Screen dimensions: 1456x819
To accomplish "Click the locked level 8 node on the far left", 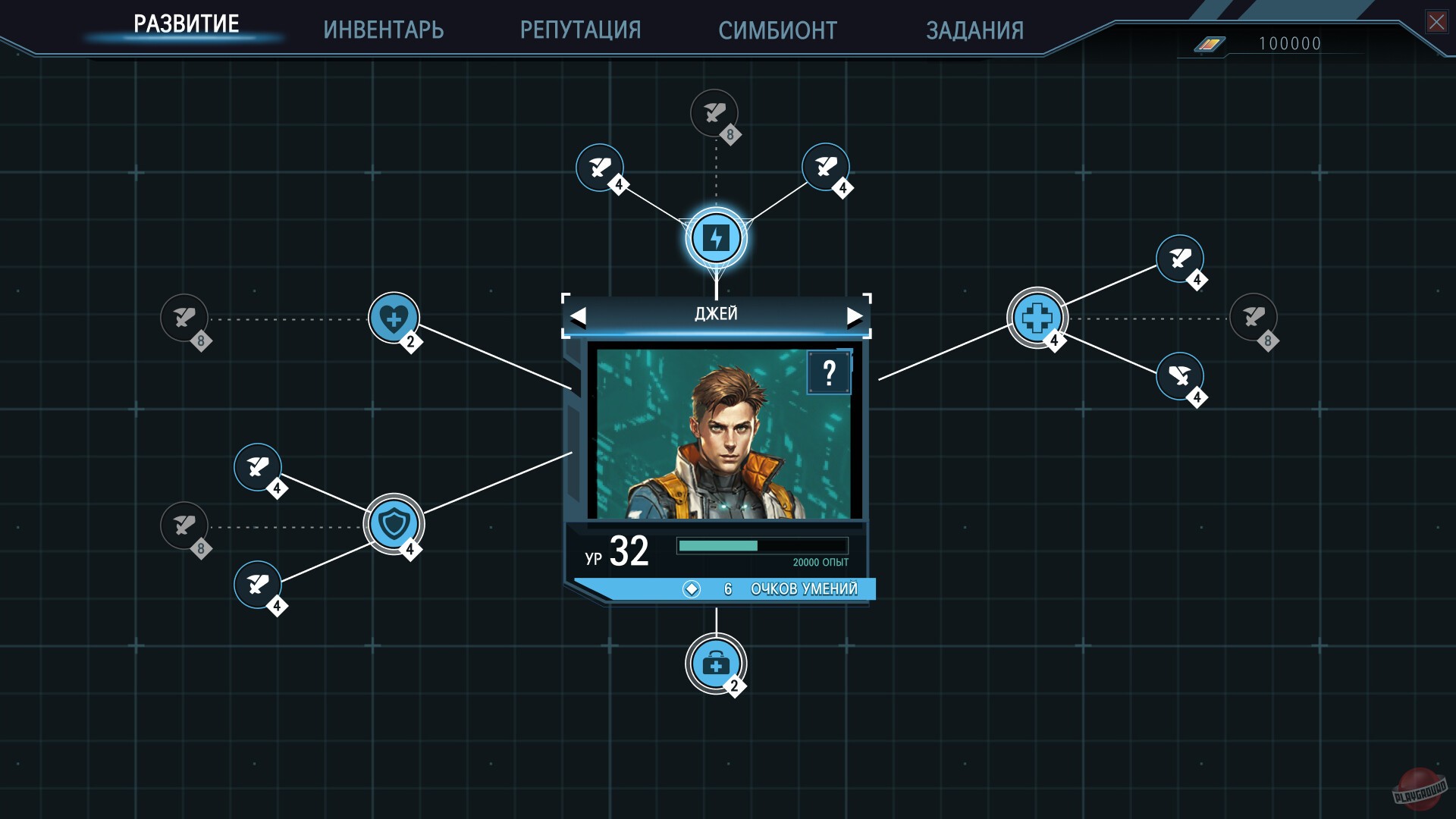I will pos(186,318).
